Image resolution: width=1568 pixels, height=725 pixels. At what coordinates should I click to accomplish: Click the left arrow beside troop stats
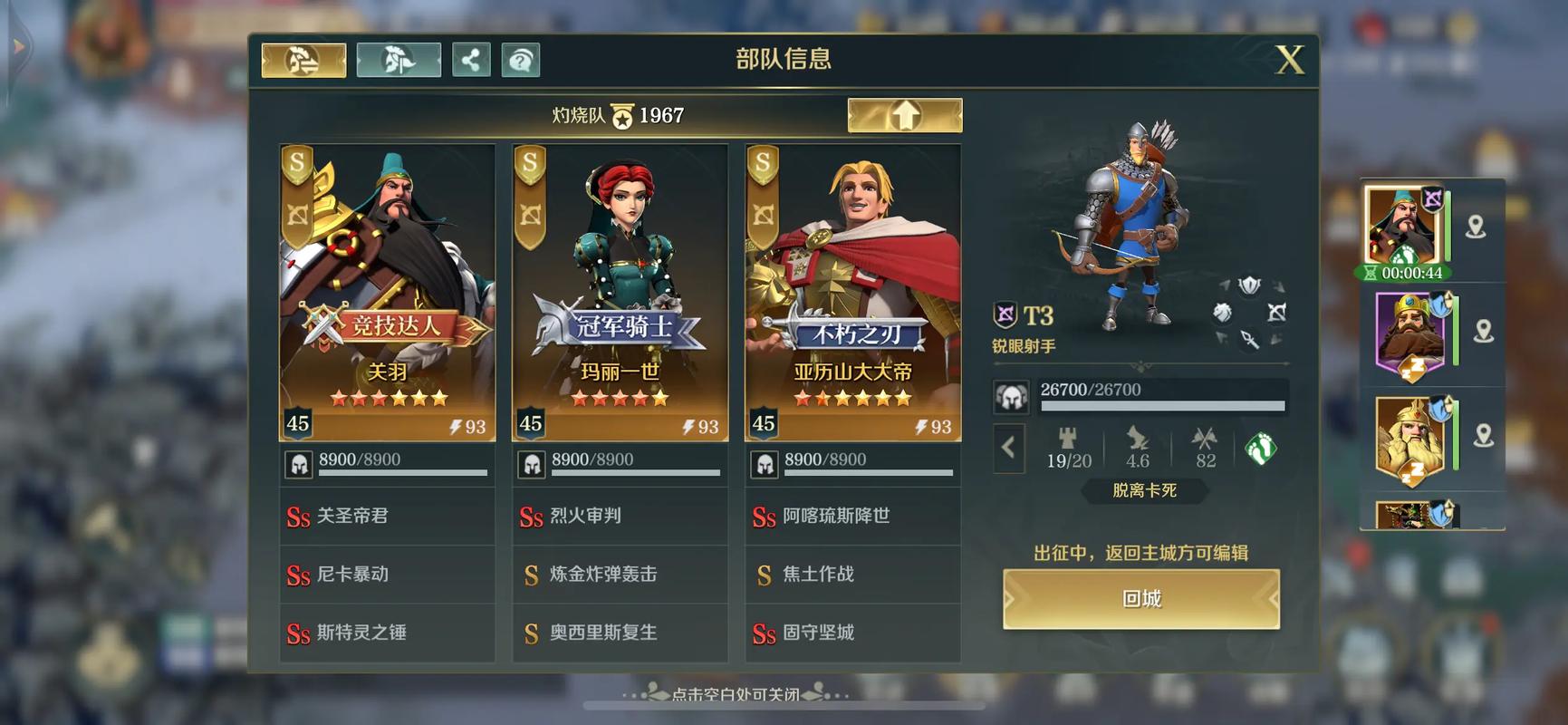[x=1008, y=447]
